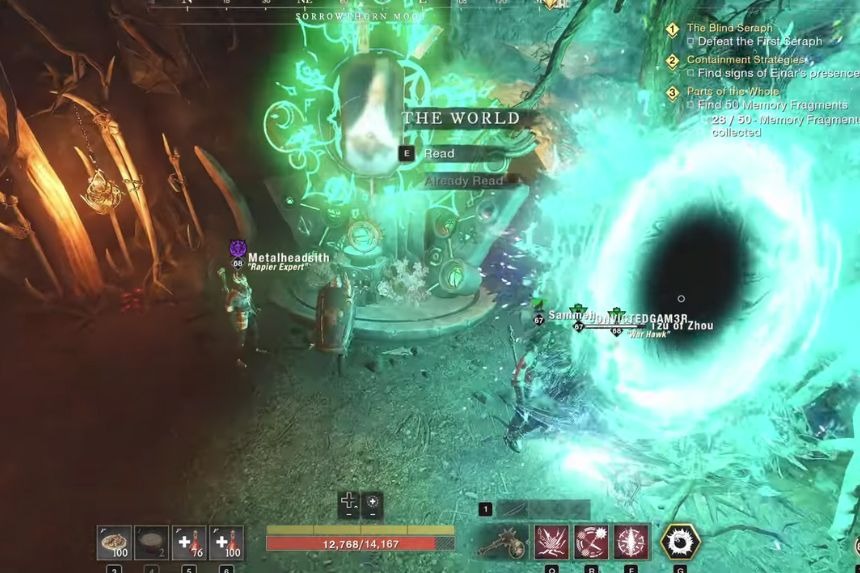Use the health potion with 100 count
This screenshot has height=573, width=860.
226,542
